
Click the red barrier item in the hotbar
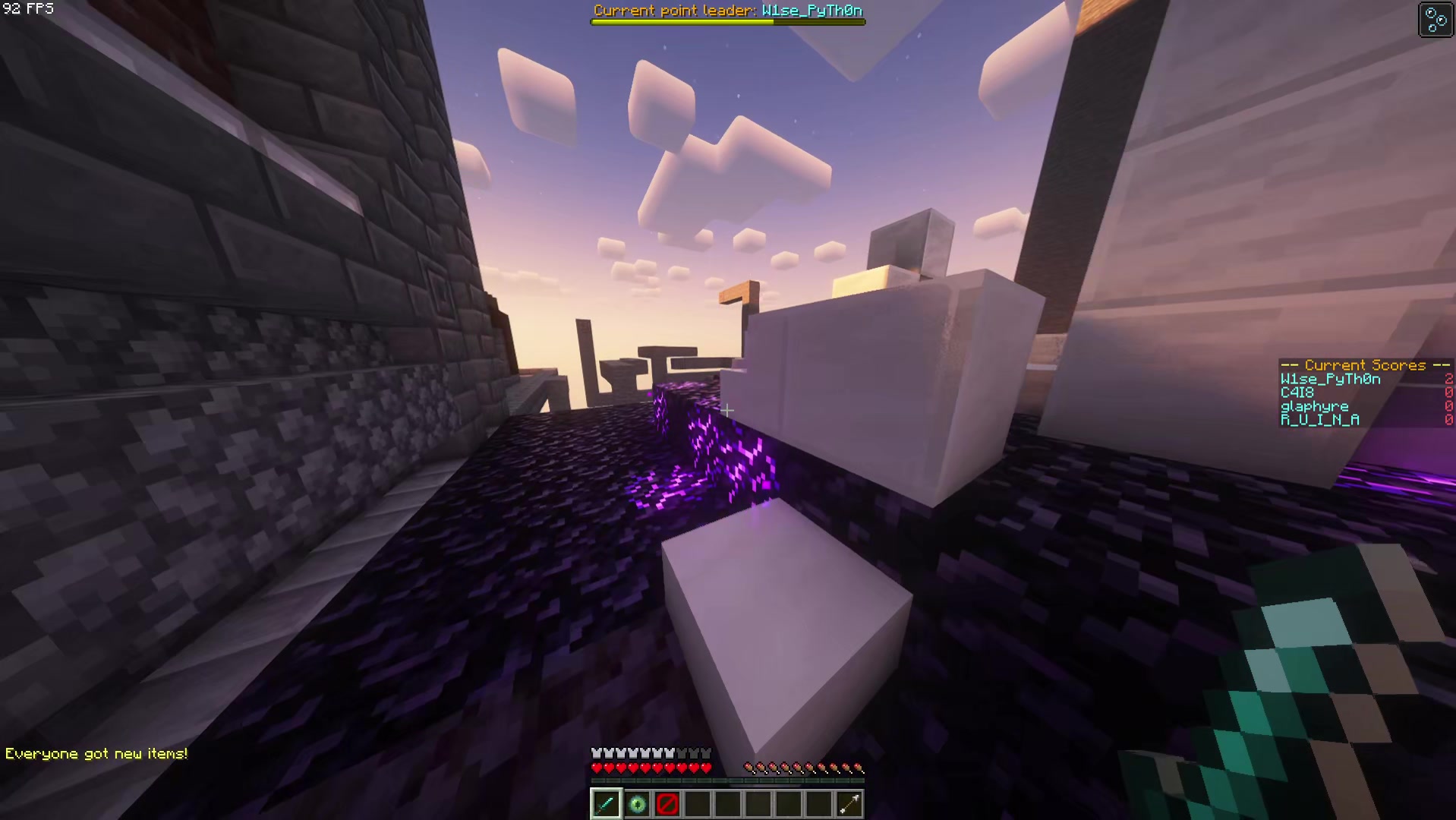click(667, 804)
